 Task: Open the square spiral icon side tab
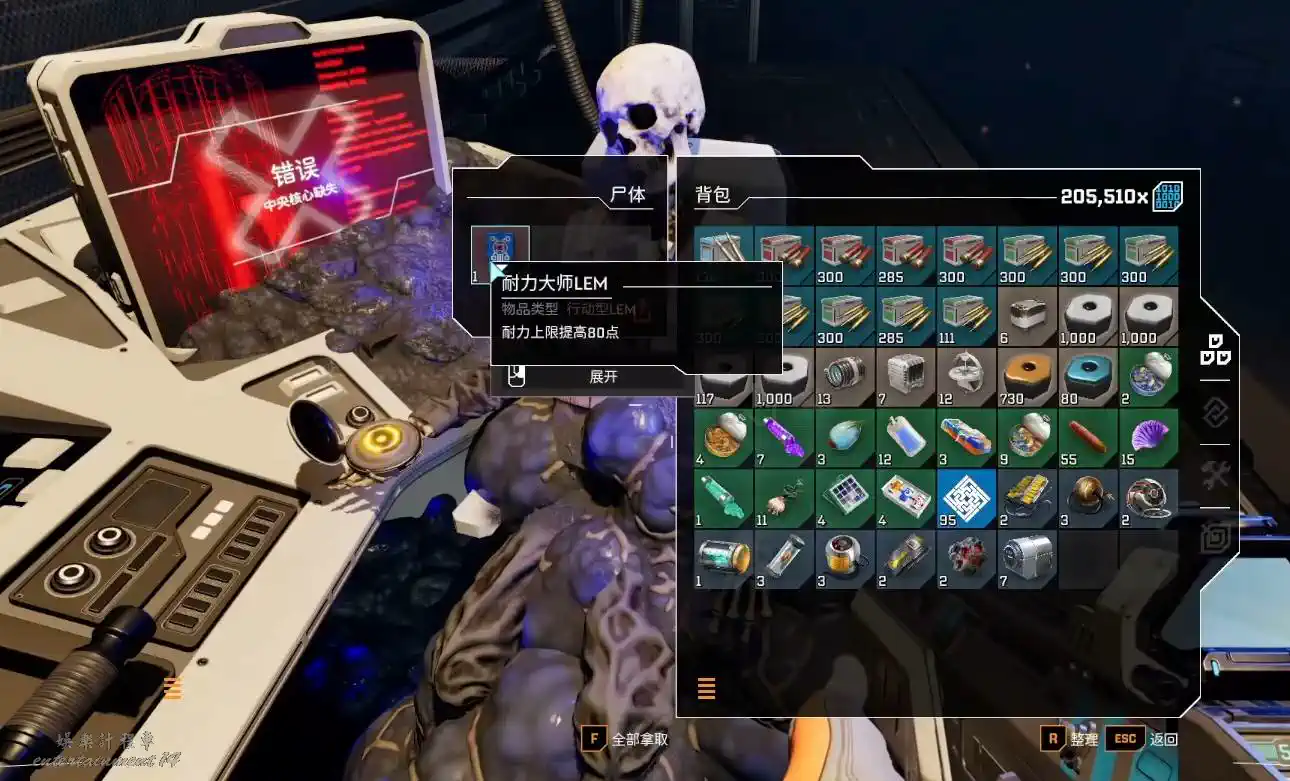tap(1215, 539)
